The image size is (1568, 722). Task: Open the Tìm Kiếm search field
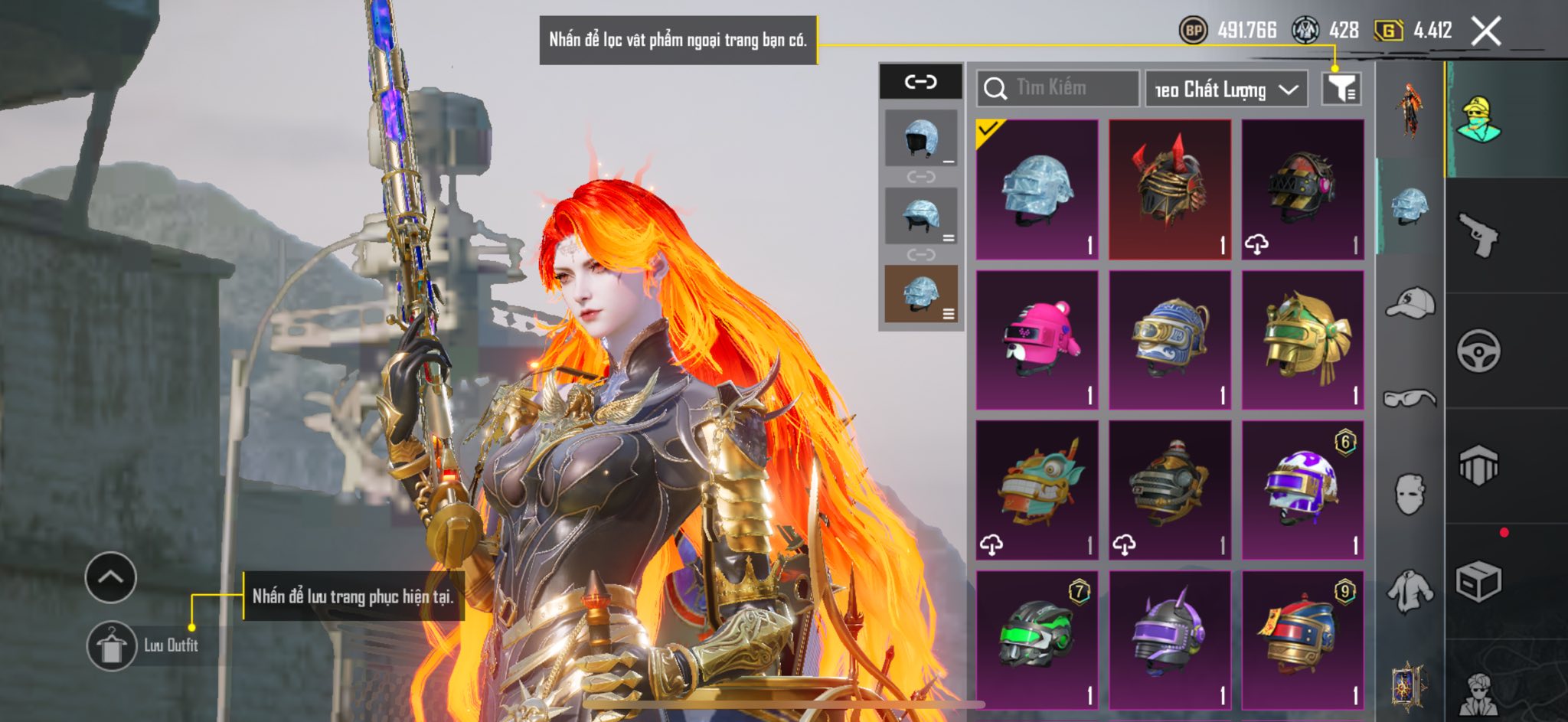coord(1058,88)
